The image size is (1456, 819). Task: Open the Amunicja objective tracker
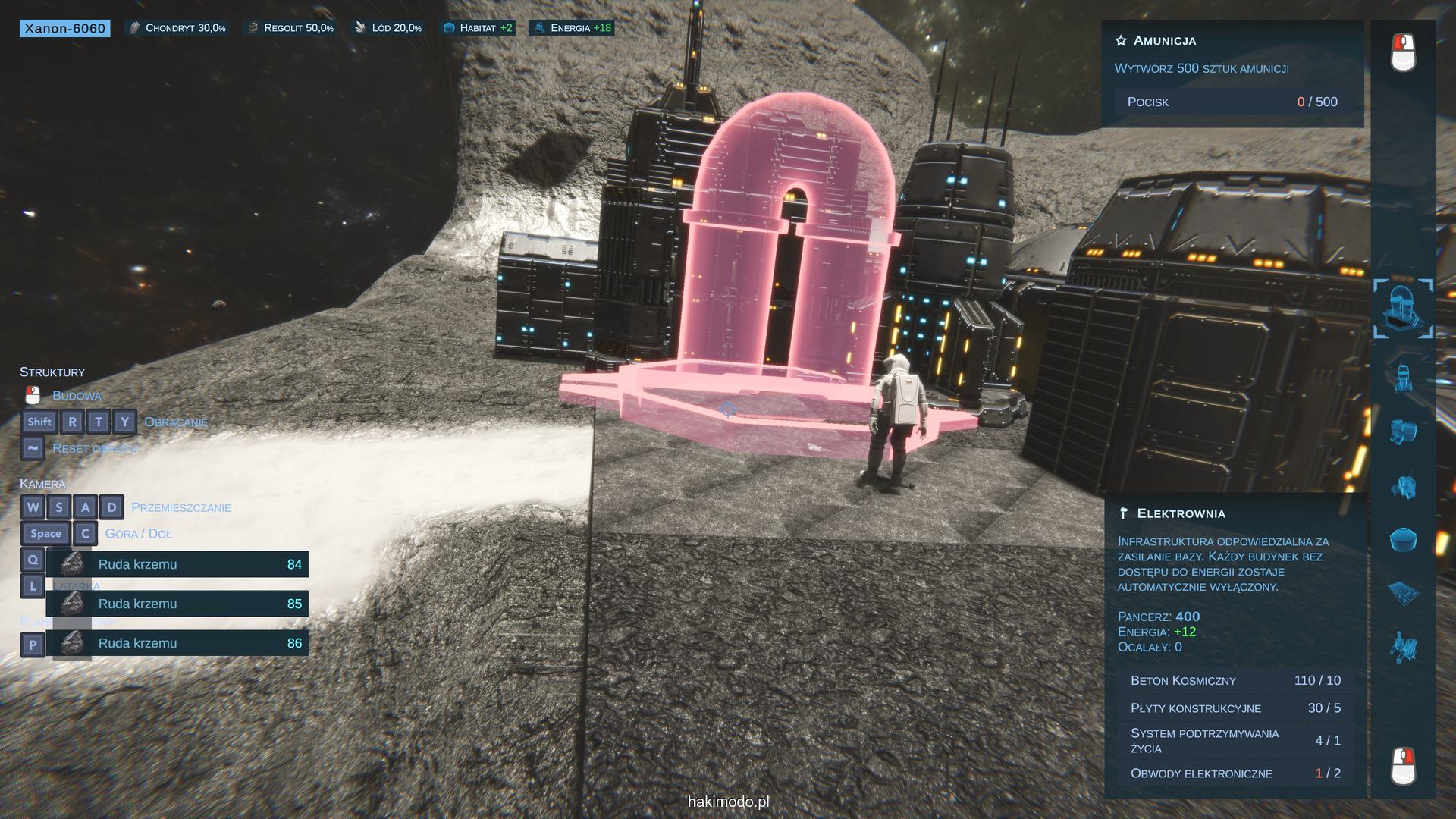coord(1165,41)
